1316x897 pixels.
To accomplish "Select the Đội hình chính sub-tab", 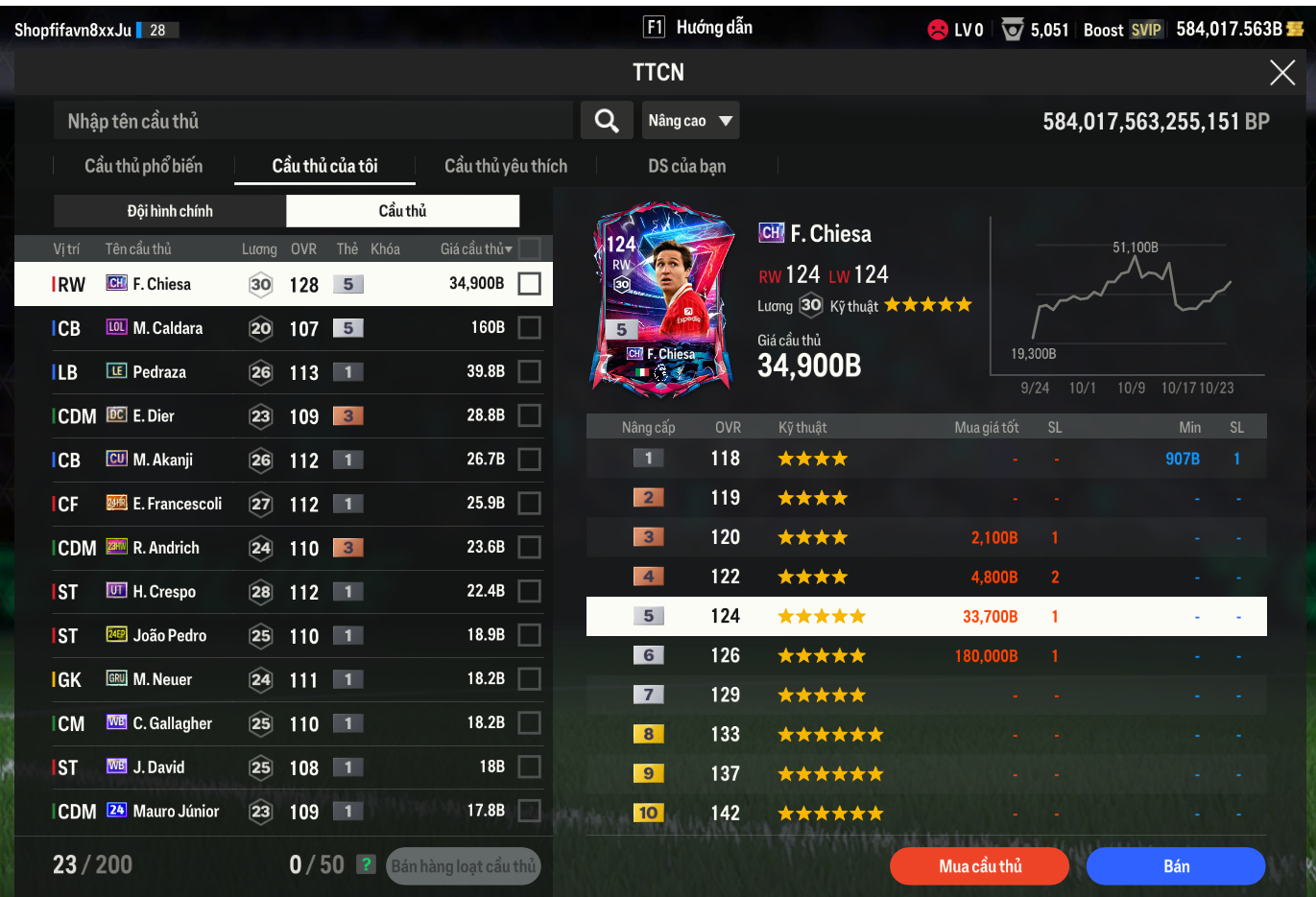I will [170, 211].
